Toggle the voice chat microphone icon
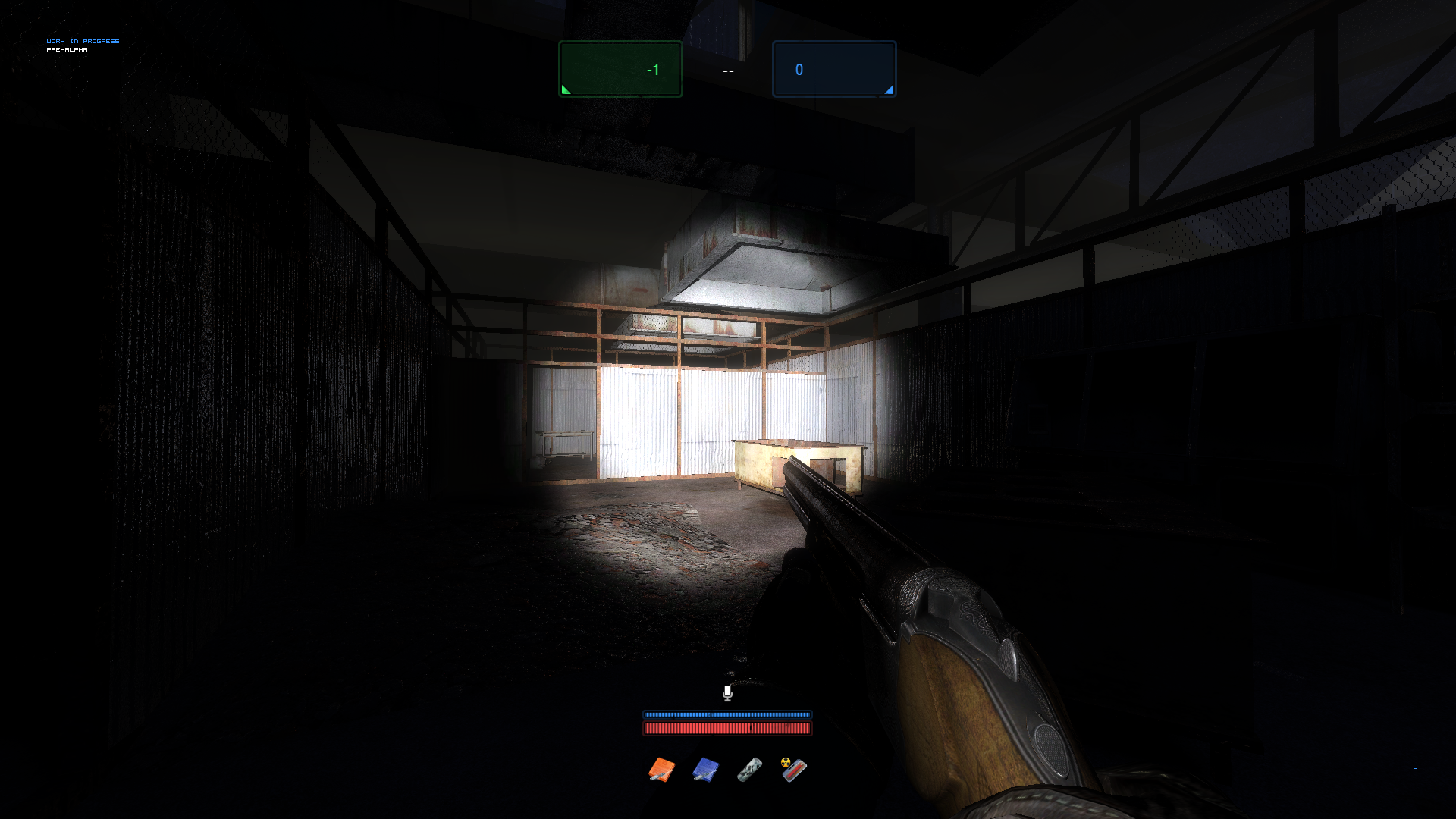1456x819 pixels. point(727,692)
